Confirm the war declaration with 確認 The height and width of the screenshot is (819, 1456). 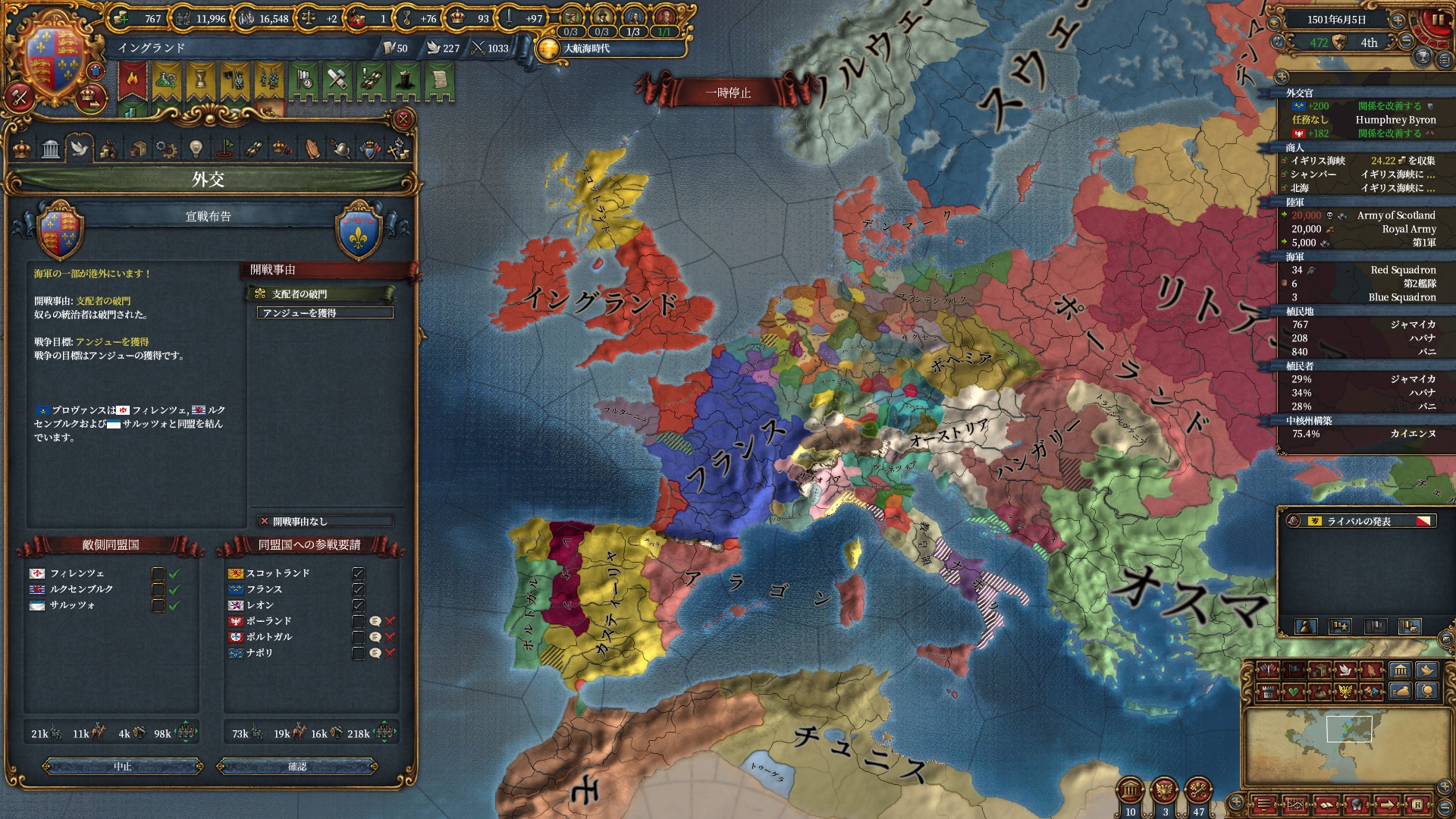click(x=297, y=767)
